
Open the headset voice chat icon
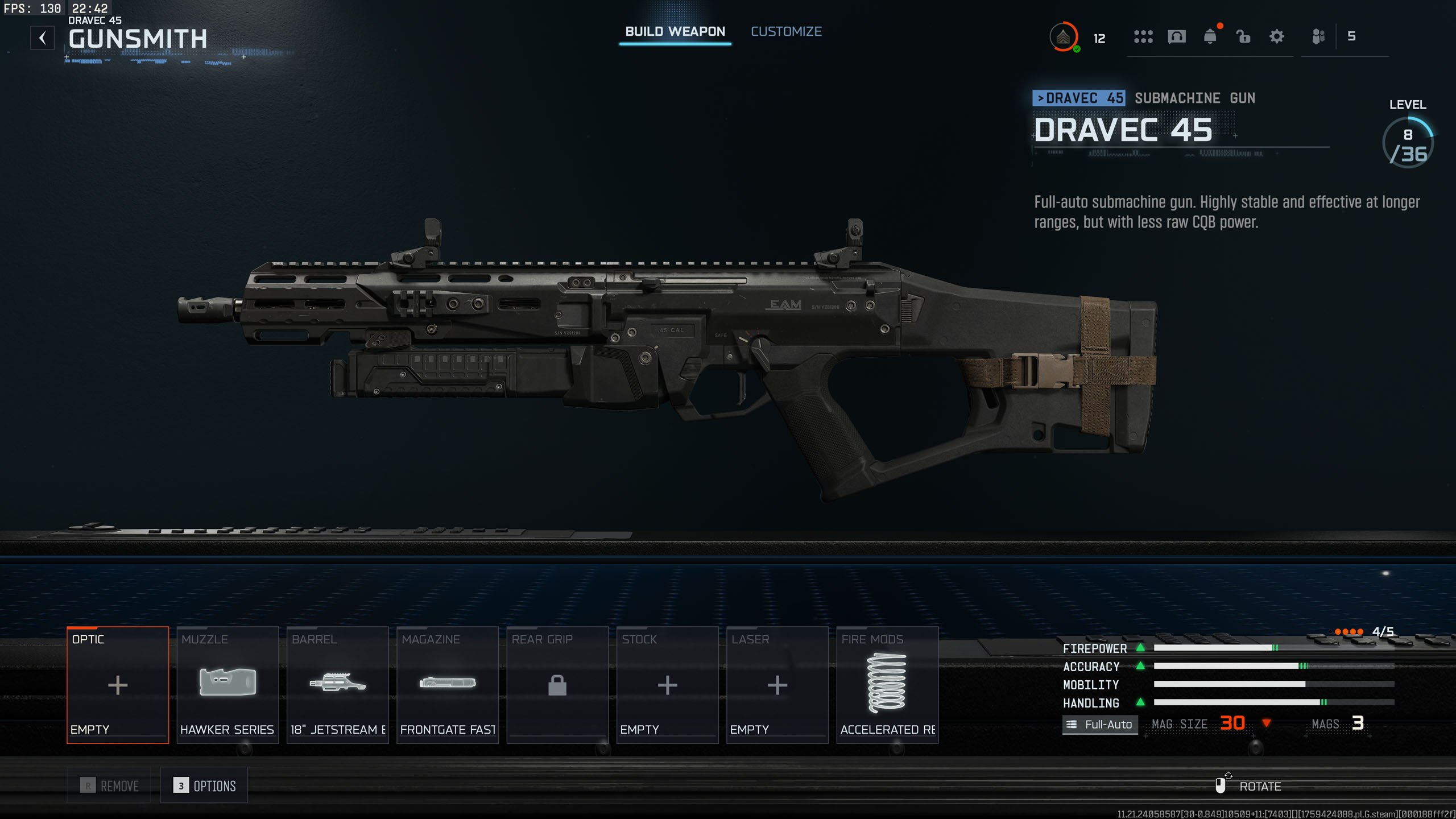(x=1177, y=37)
